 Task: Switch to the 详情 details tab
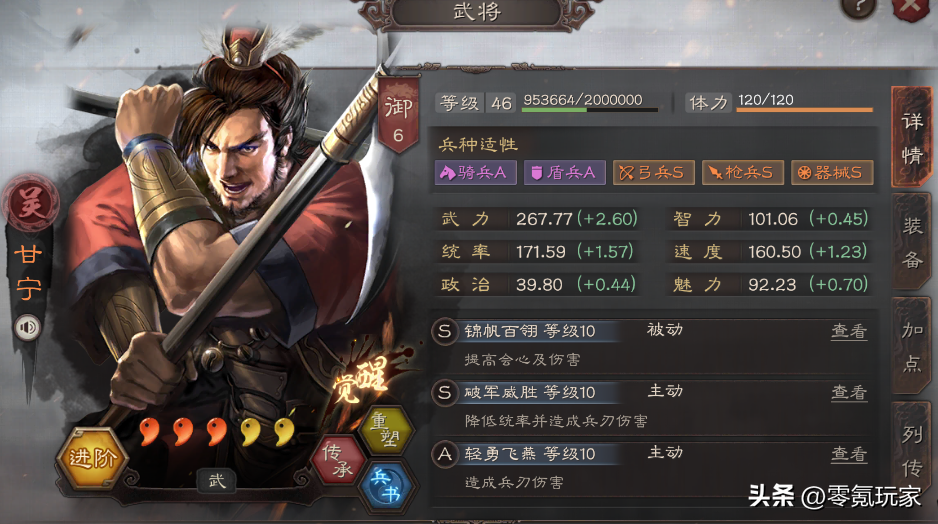pyautogui.click(x=912, y=136)
